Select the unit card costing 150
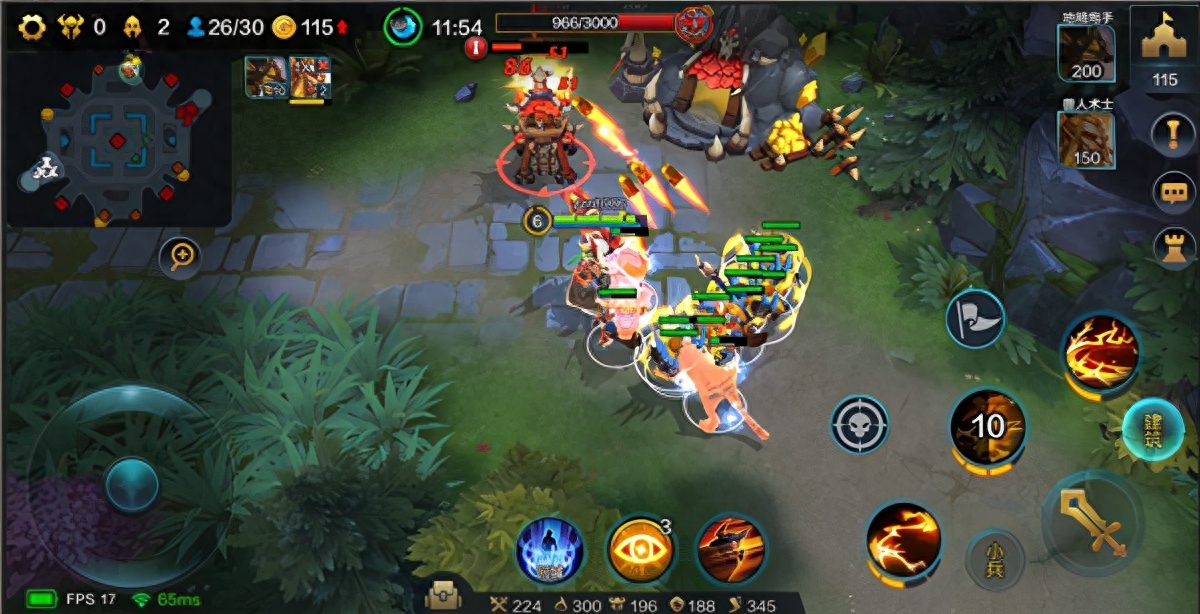 1086,139
